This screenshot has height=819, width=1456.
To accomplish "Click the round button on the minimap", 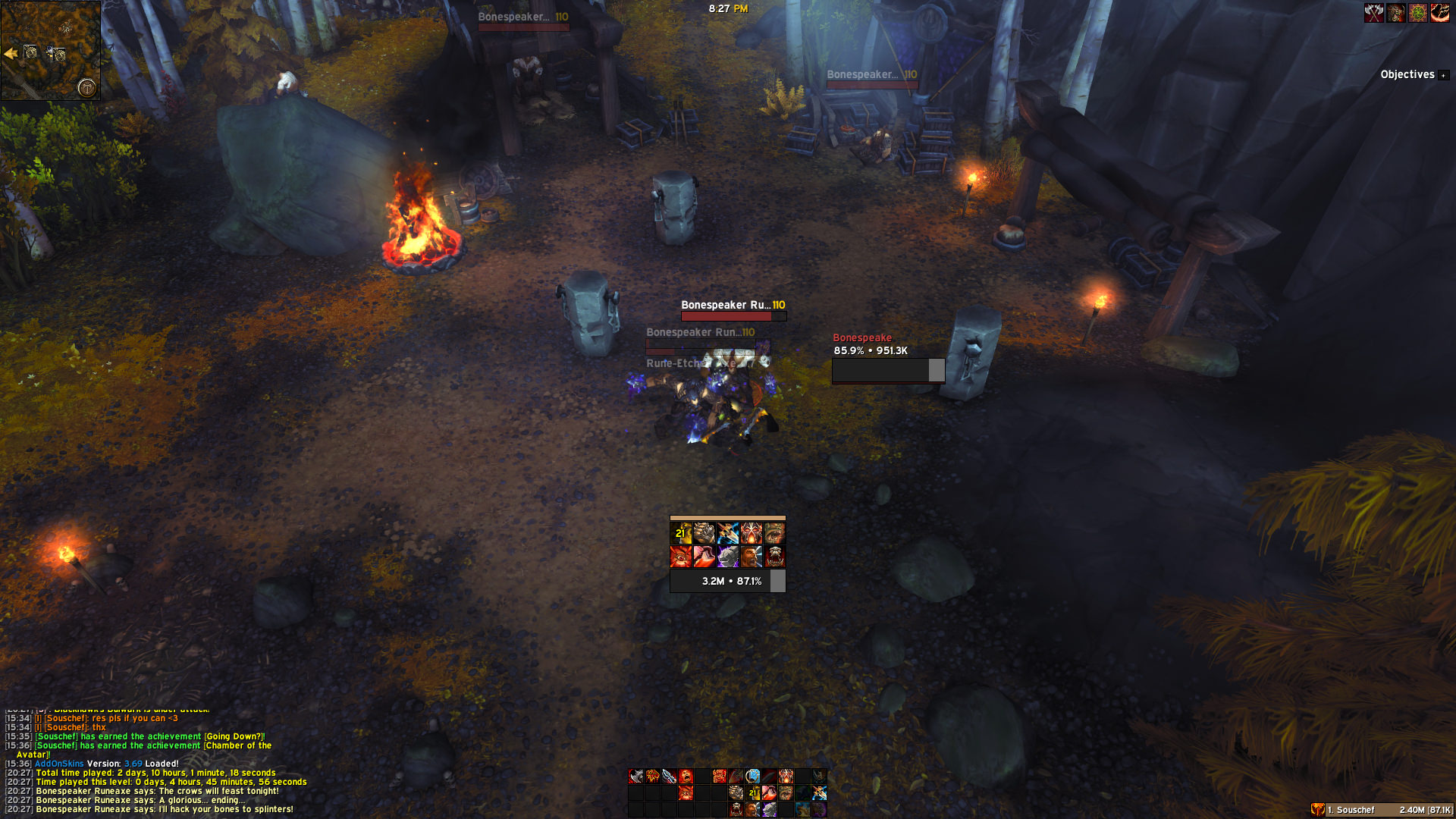I will tap(87, 88).
